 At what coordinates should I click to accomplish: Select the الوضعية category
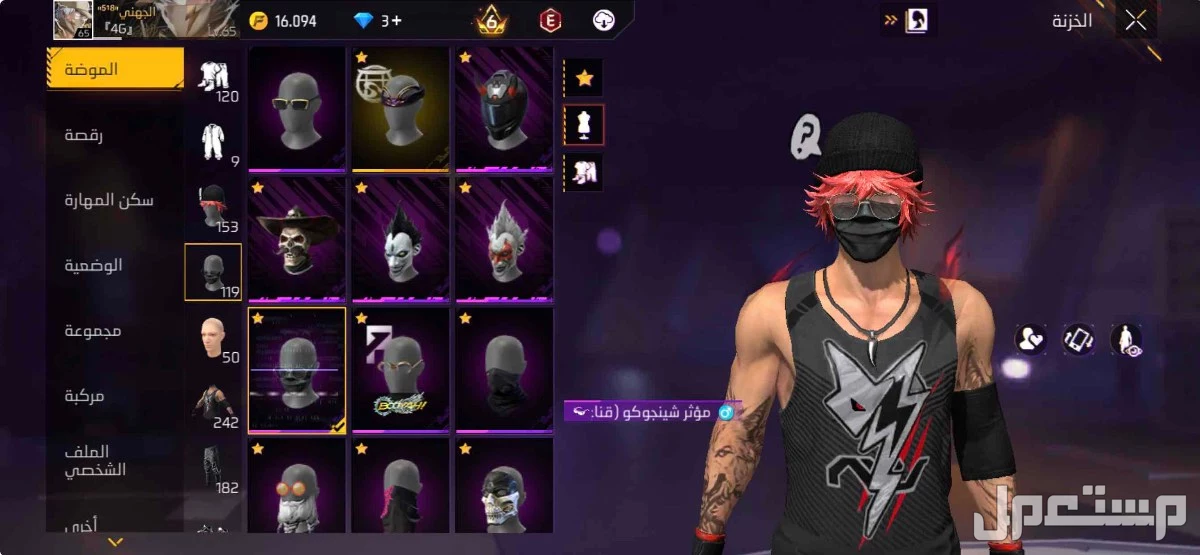tap(93, 266)
